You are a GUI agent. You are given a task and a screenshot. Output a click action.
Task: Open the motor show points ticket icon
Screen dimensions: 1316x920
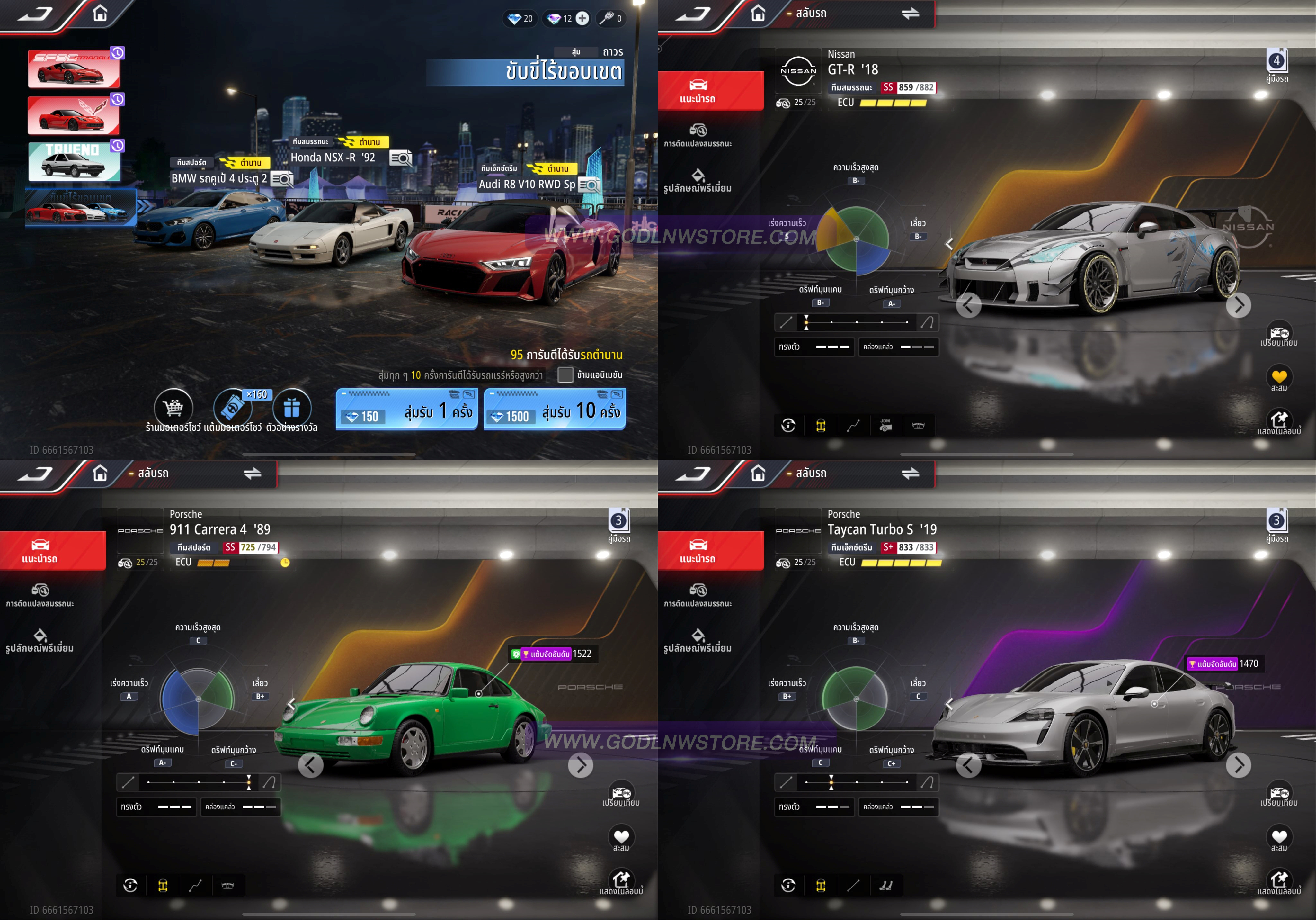(233, 408)
